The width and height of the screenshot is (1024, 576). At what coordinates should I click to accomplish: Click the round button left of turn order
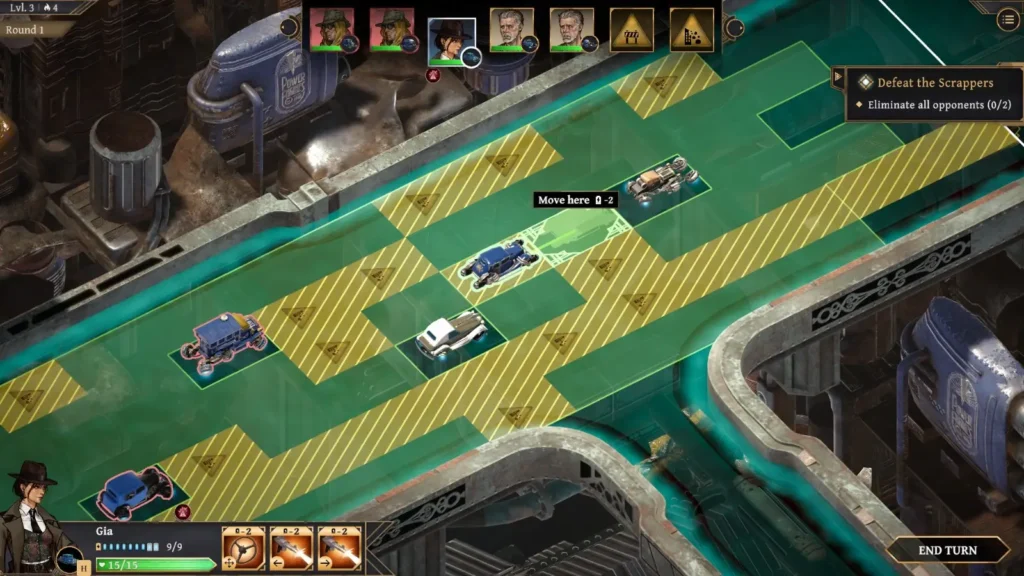click(290, 27)
